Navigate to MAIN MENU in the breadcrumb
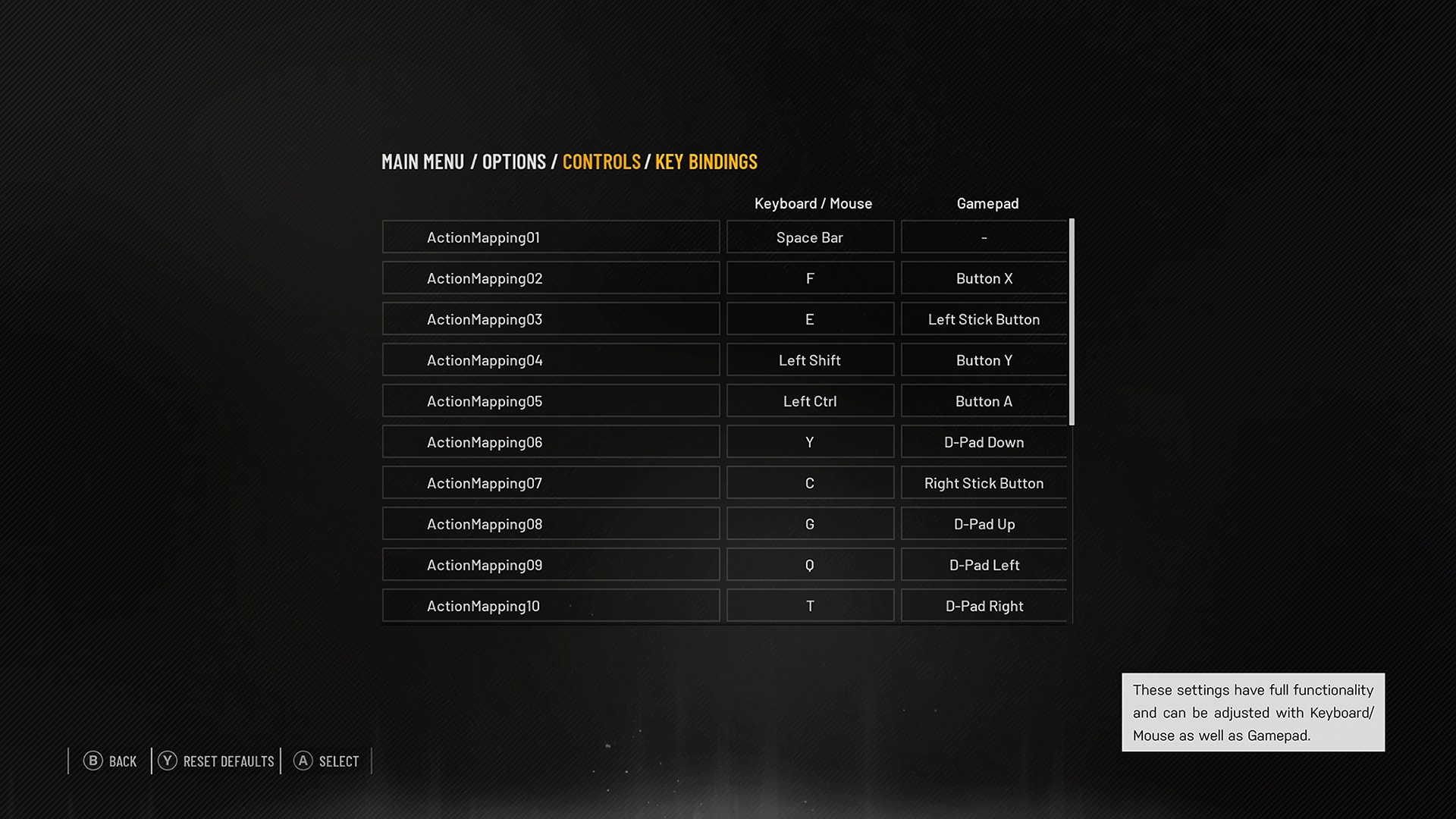Viewport: 1456px width, 819px height. coord(423,162)
